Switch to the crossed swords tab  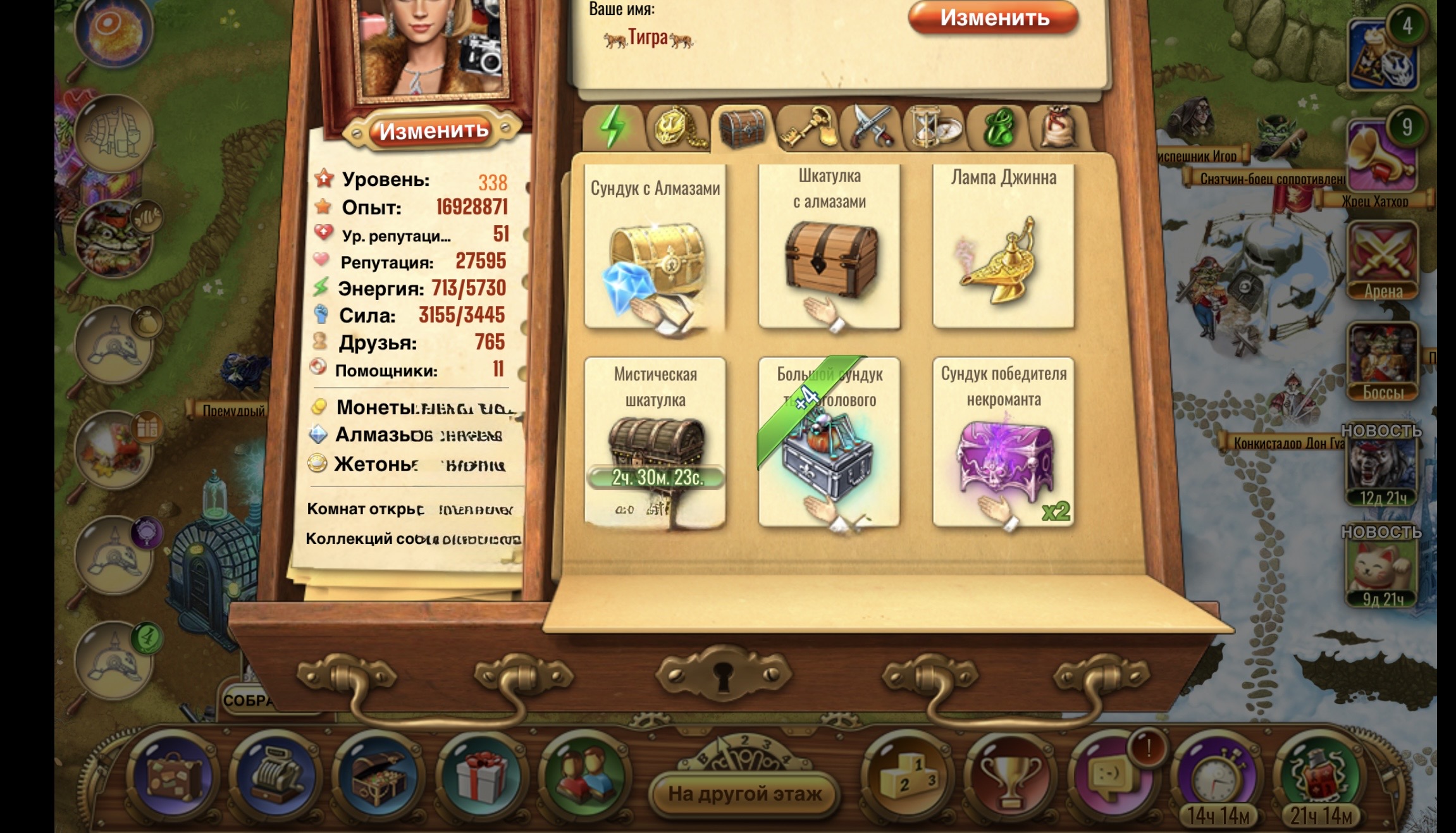point(872,128)
